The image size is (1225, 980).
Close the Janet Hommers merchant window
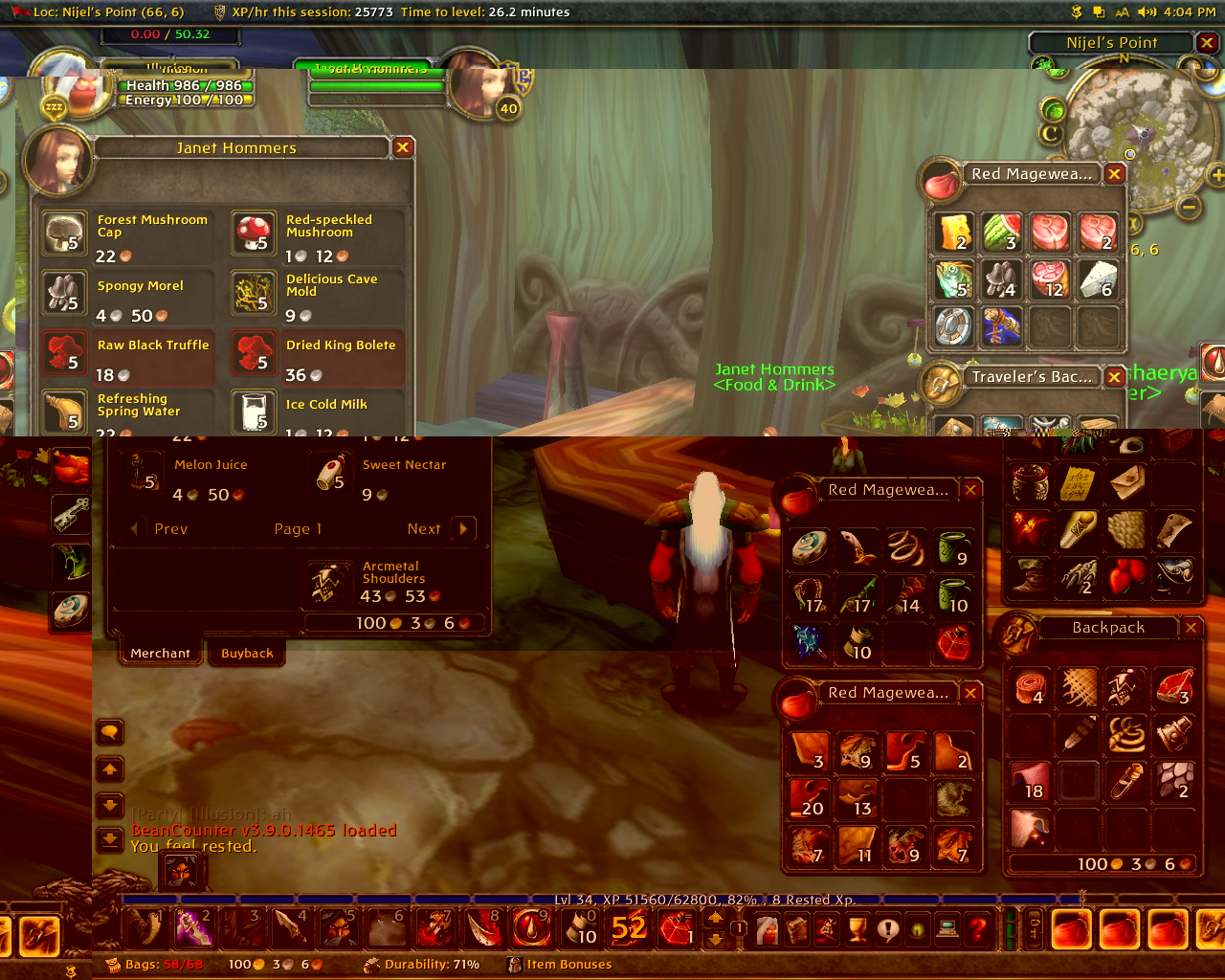click(x=403, y=147)
